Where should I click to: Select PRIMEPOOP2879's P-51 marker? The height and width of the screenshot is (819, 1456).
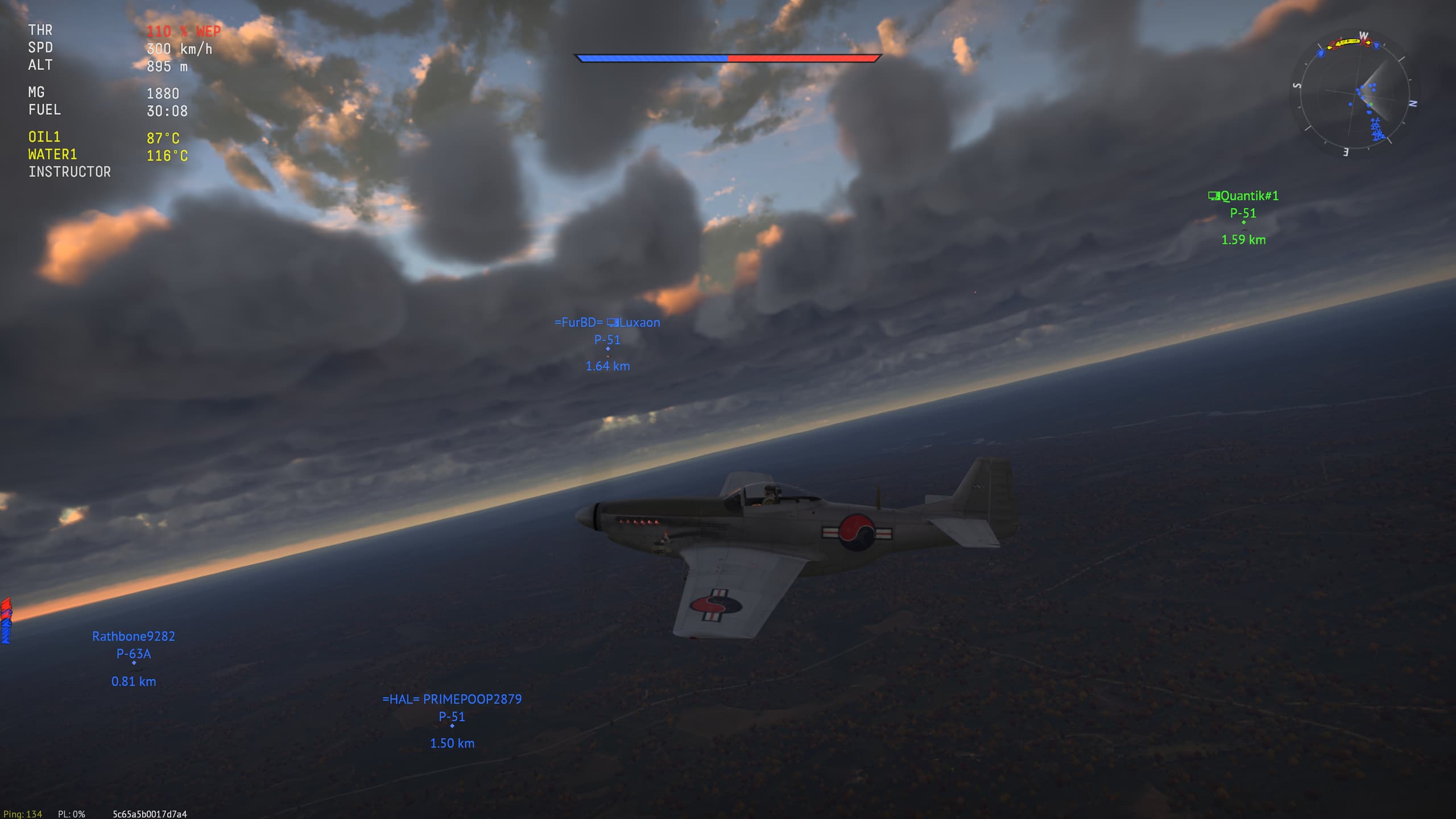[x=452, y=726]
